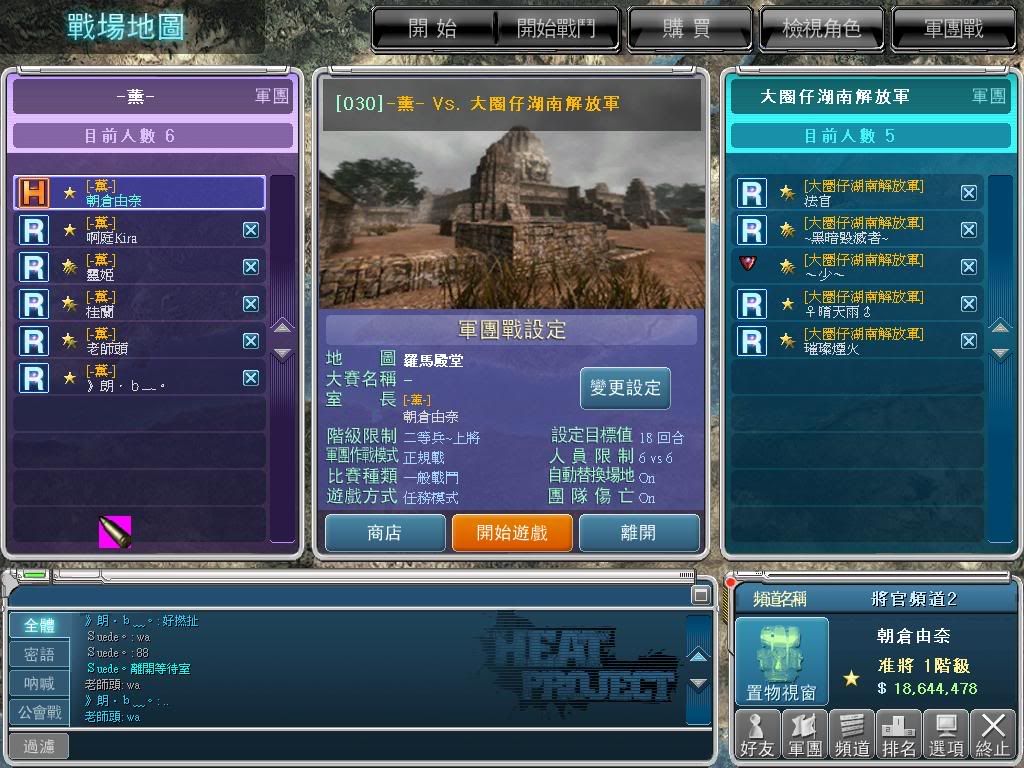Select the 吶喊 shout chat tab
The image size is (1024, 768).
tap(39, 684)
